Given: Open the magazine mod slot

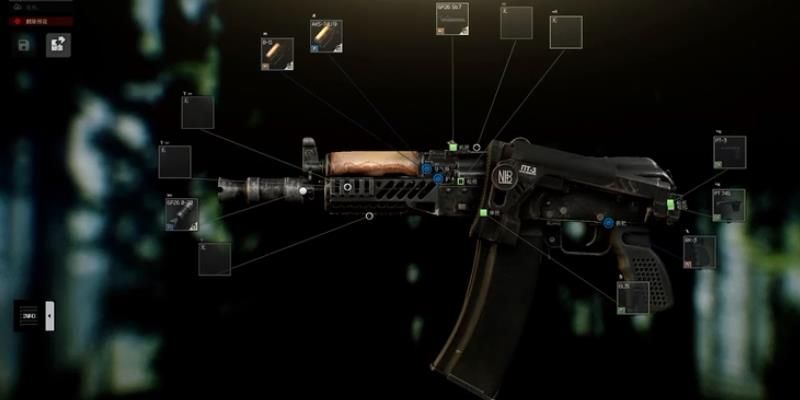Looking at the screenshot, I should [633, 297].
